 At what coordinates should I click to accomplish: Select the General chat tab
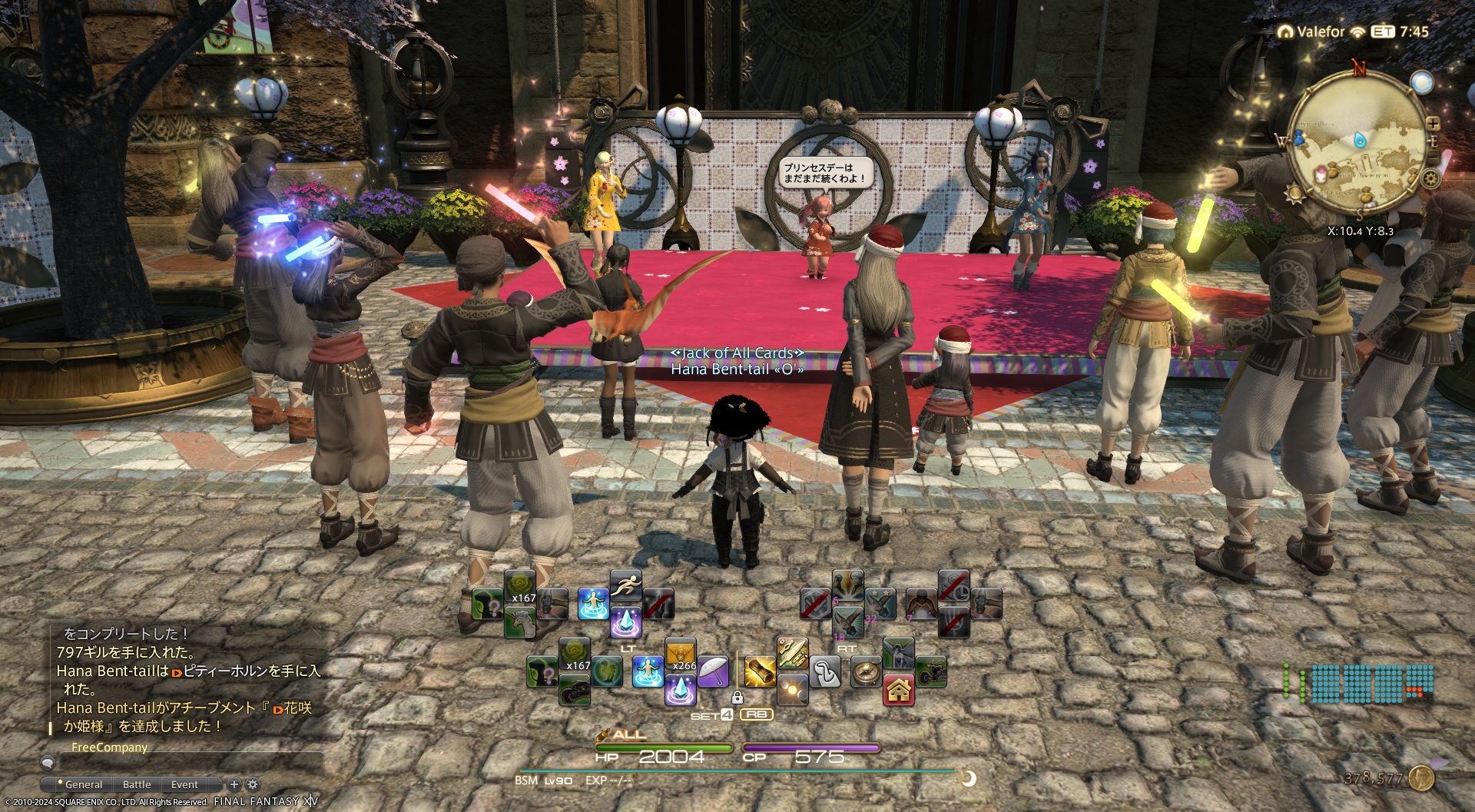click(x=83, y=784)
